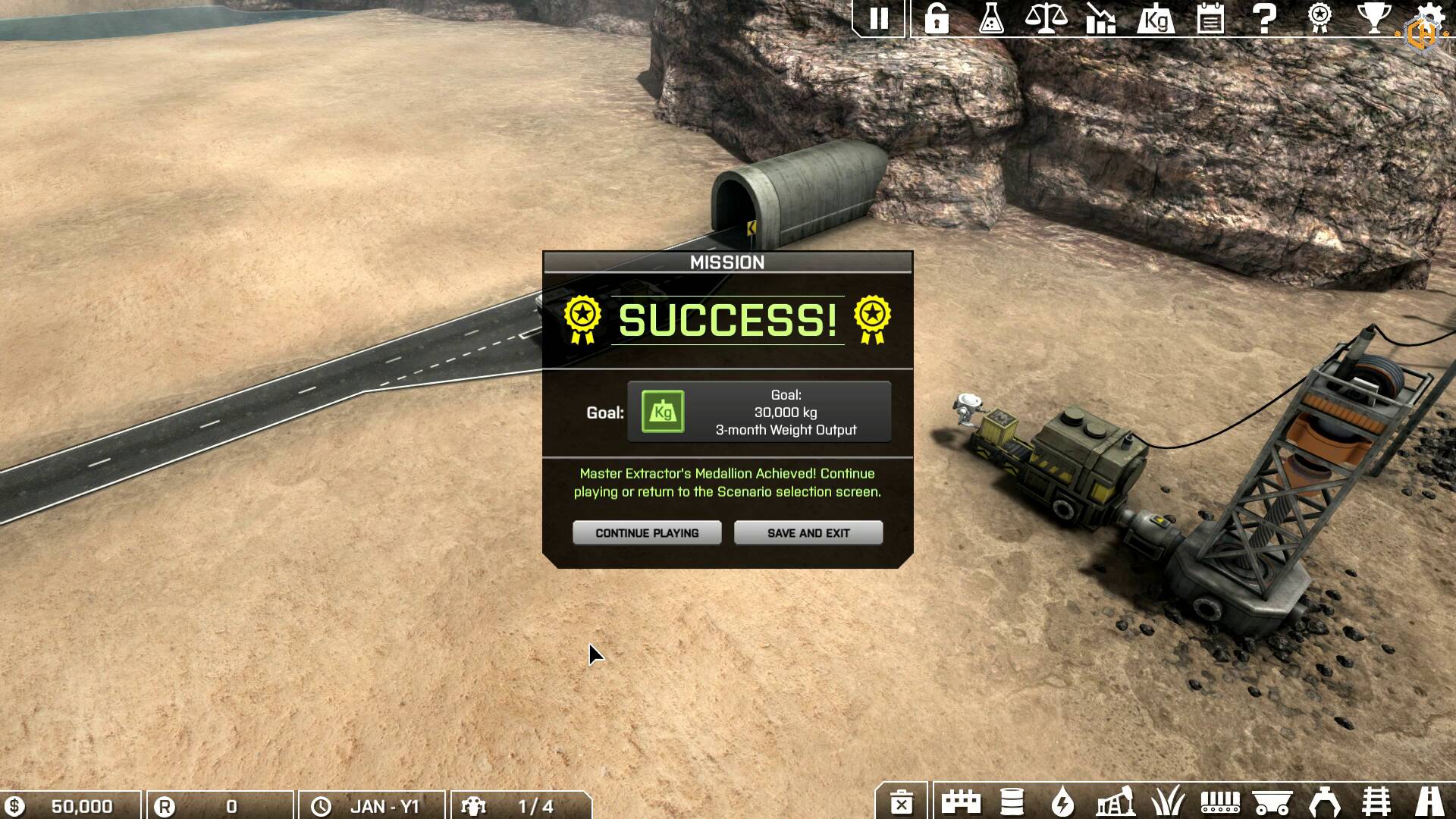This screenshot has height=819, width=1456.
Task: View the Kg weight output panel
Action: coord(1156,18)
